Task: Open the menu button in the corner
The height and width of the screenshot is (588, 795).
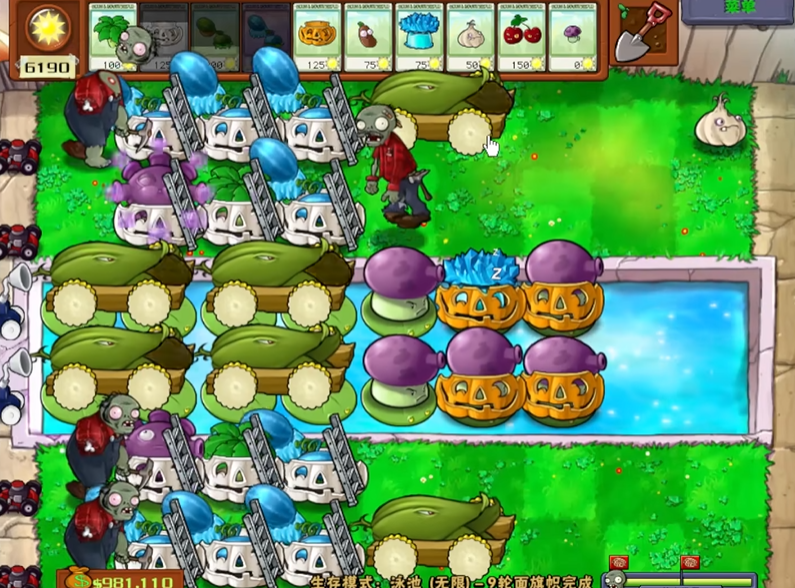Action: click(741, 8)
